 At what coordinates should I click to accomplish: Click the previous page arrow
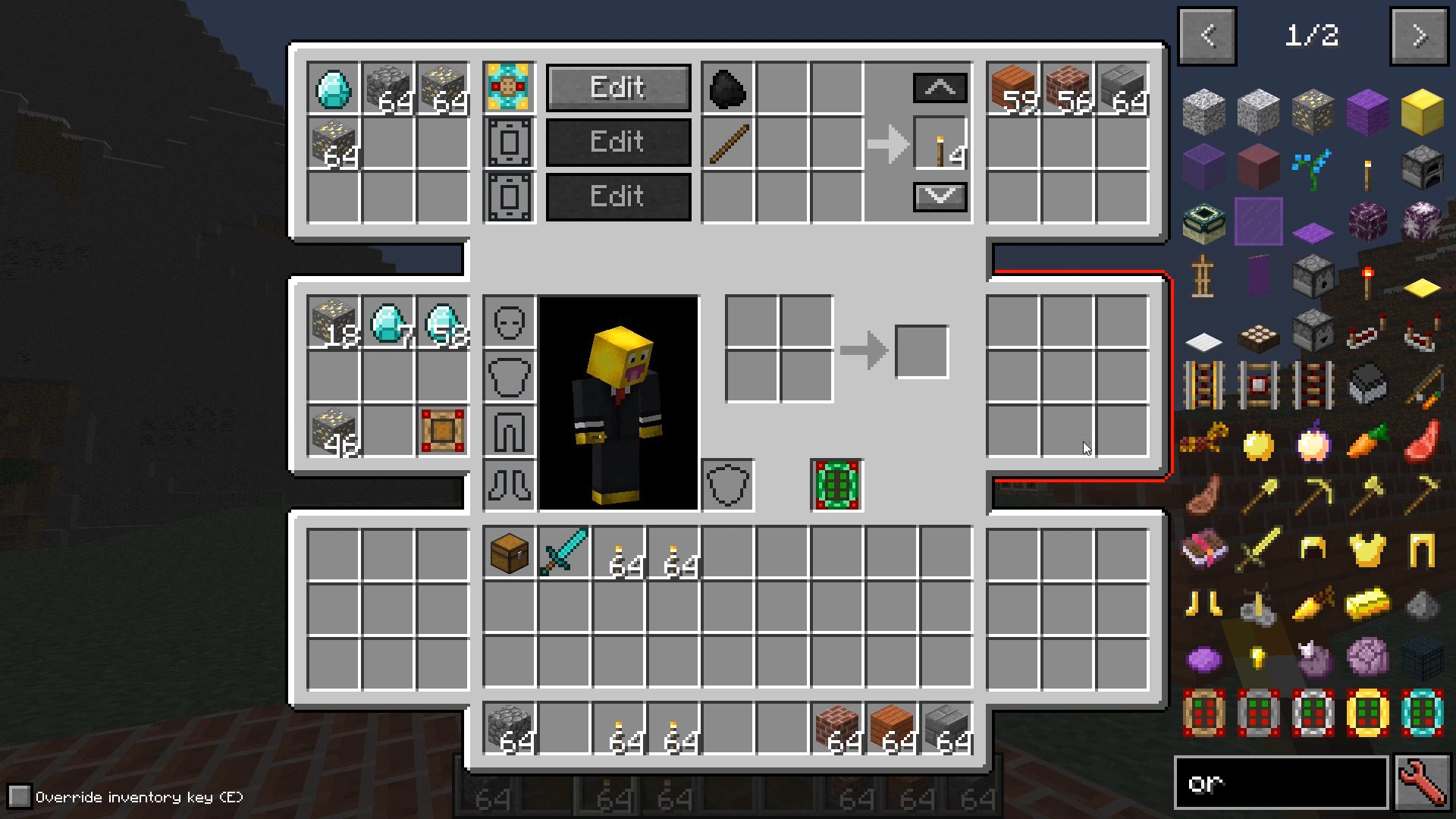point(1207,35)
